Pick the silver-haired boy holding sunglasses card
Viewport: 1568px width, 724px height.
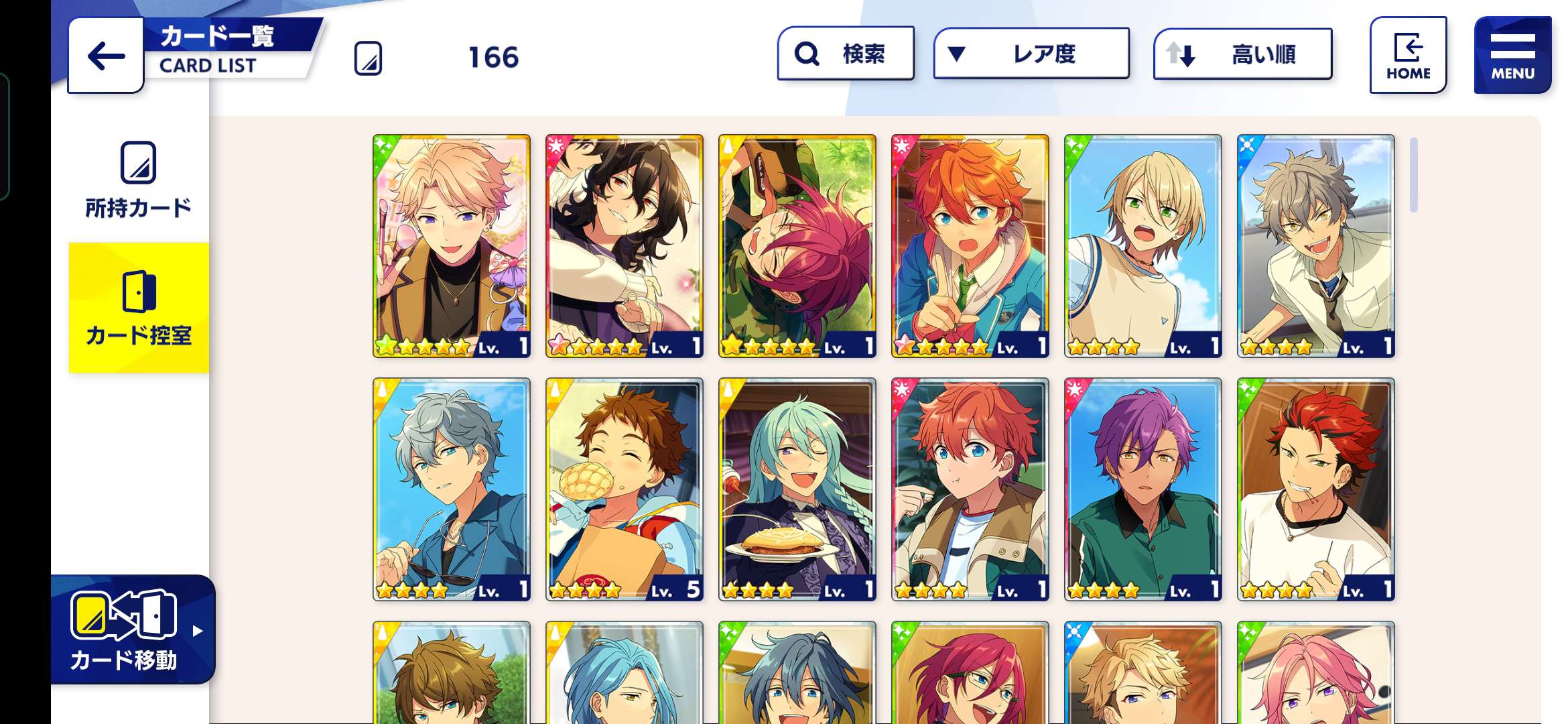[x=452, y=489]
